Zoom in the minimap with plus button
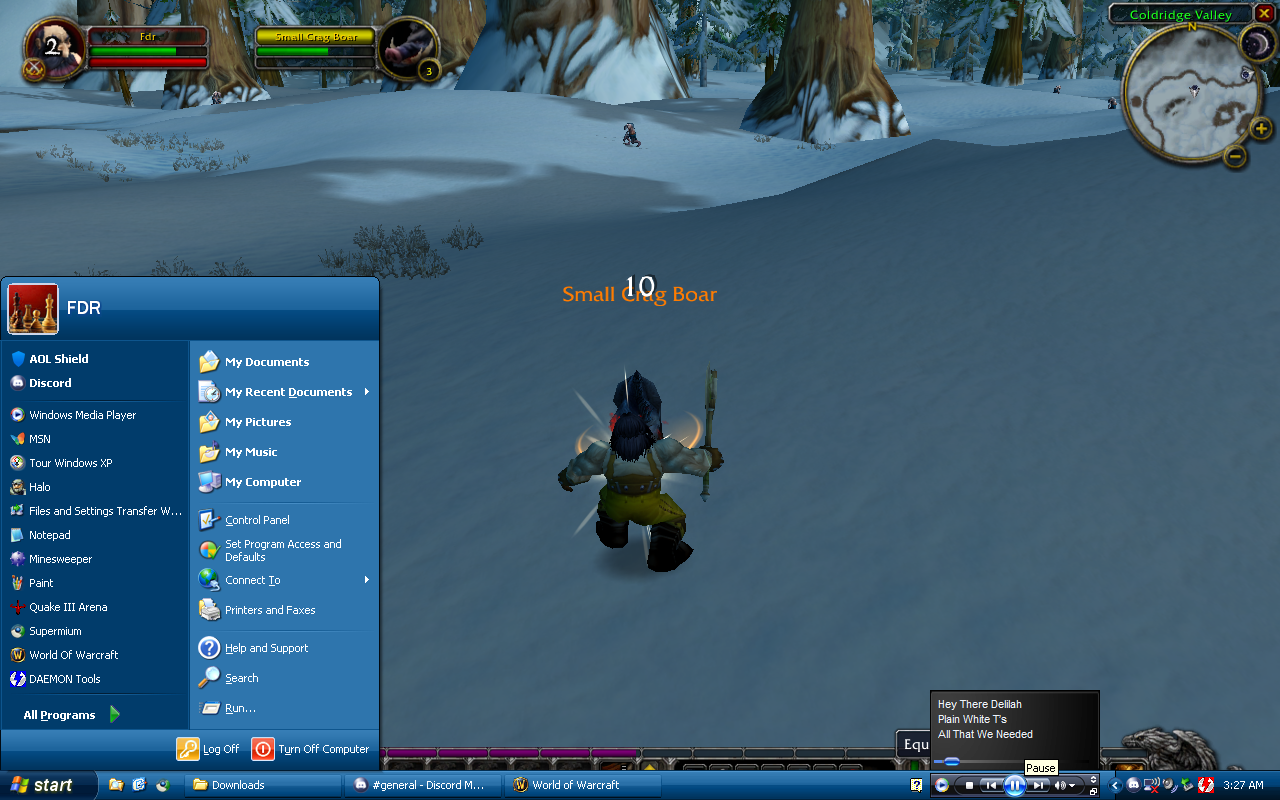This screenshot has width=1280, height=800. tap(1261, 128)
